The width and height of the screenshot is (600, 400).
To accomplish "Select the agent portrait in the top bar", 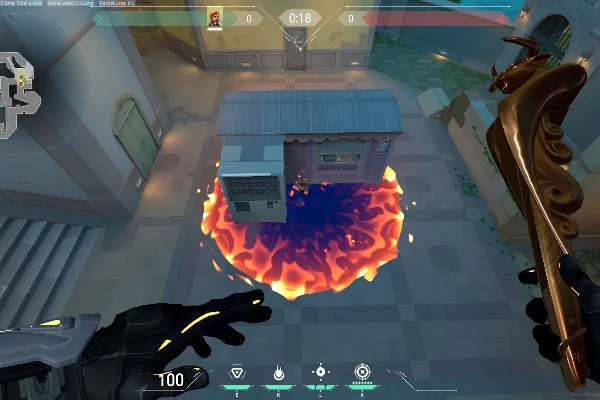I will coord(215,18).
